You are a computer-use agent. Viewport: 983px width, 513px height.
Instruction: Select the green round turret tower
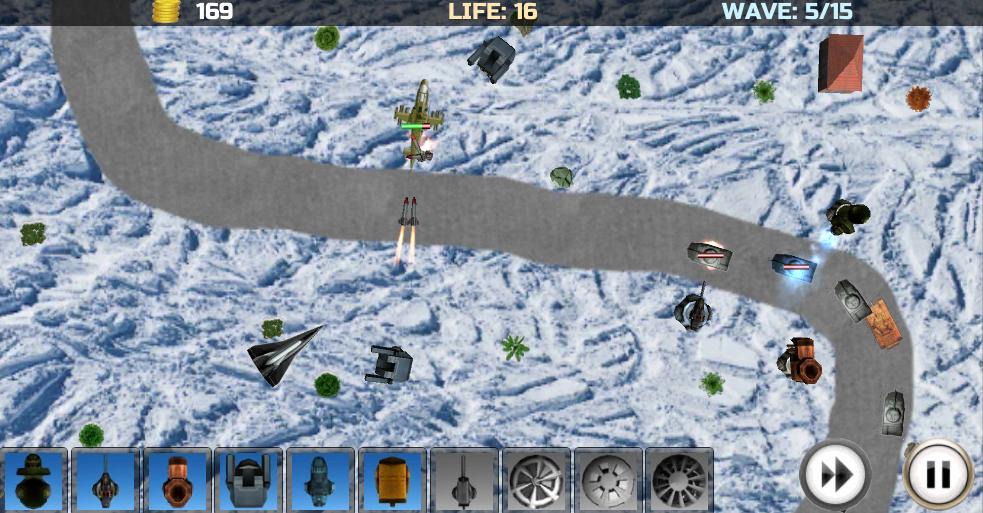[x=35, y=480]
